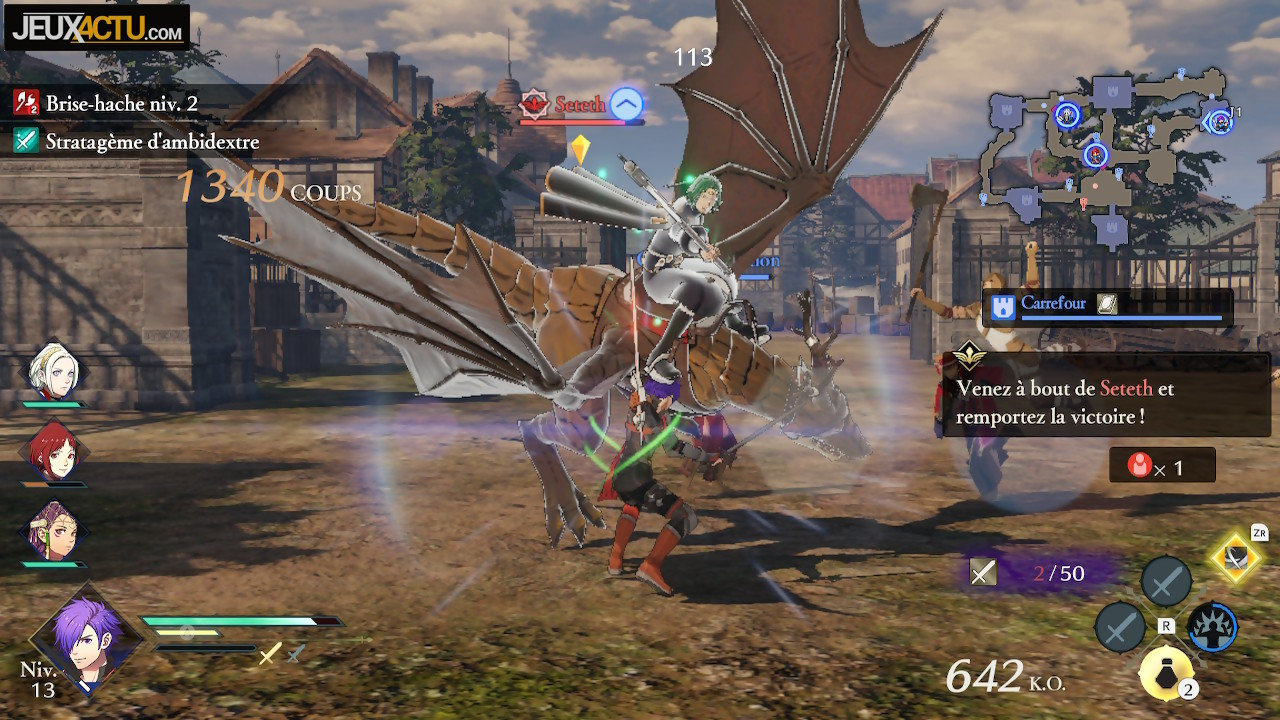Select the sword weapon durability icon
The image size is (1280, 720).
pos(983,572)
